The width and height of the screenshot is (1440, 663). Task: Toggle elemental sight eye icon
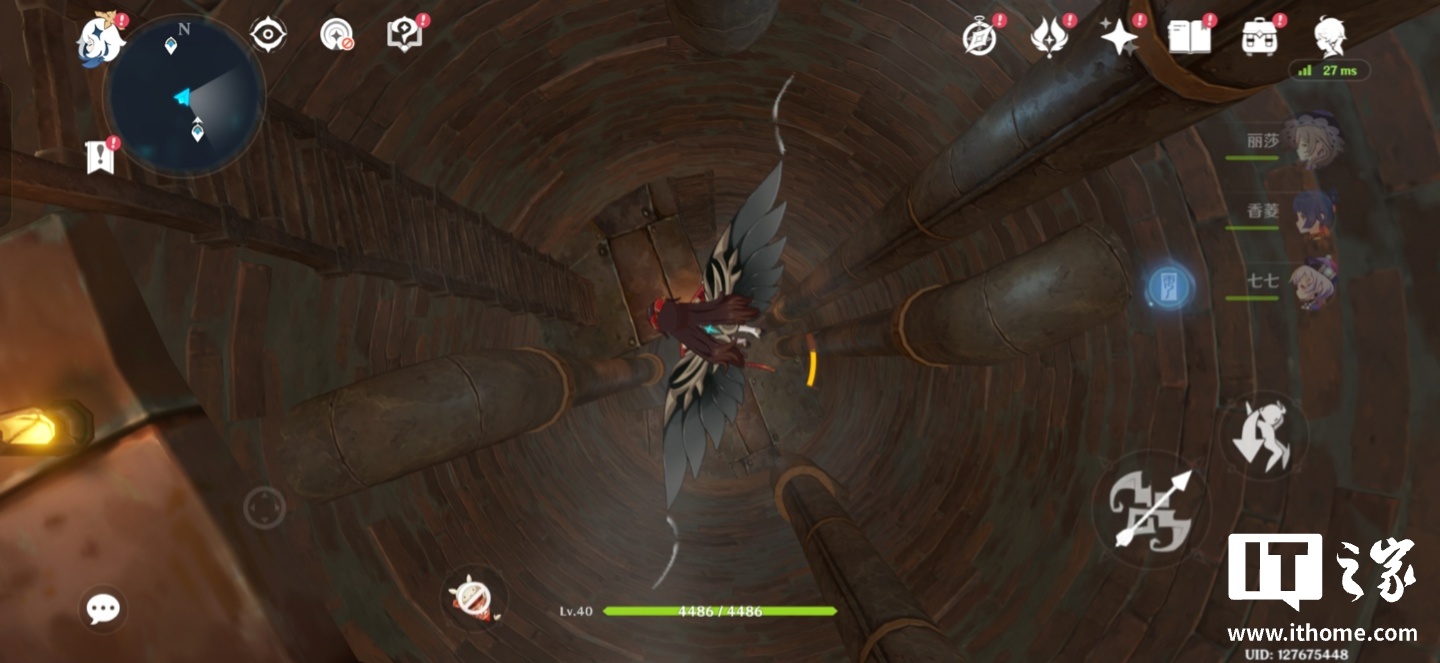(268, 36)
